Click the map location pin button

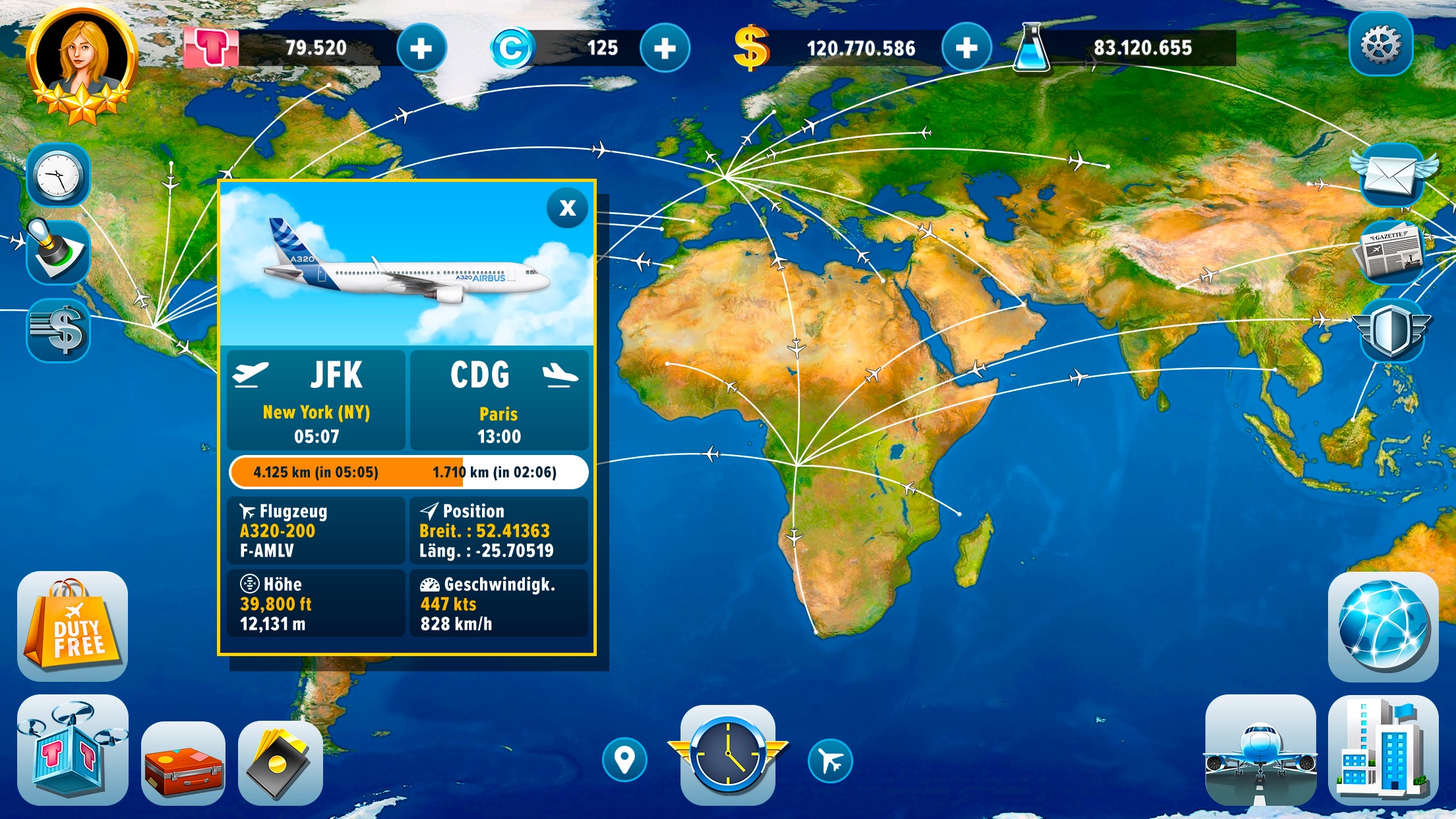point(624,760)
